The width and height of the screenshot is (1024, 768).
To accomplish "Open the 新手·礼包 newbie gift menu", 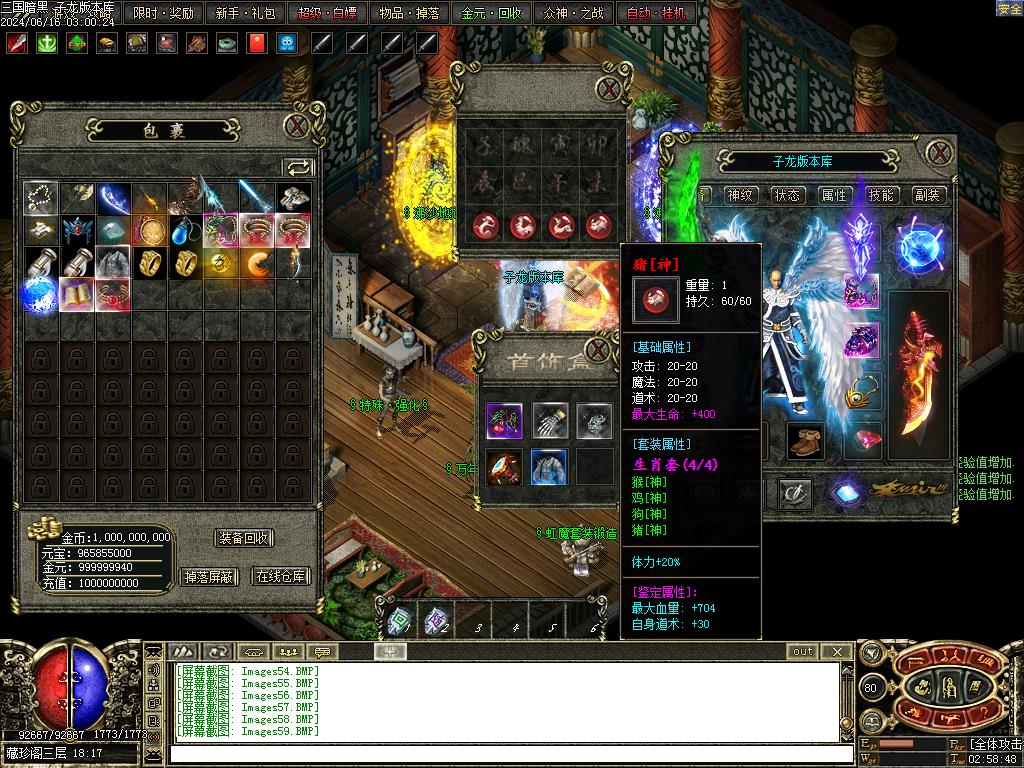I will 246,13.
